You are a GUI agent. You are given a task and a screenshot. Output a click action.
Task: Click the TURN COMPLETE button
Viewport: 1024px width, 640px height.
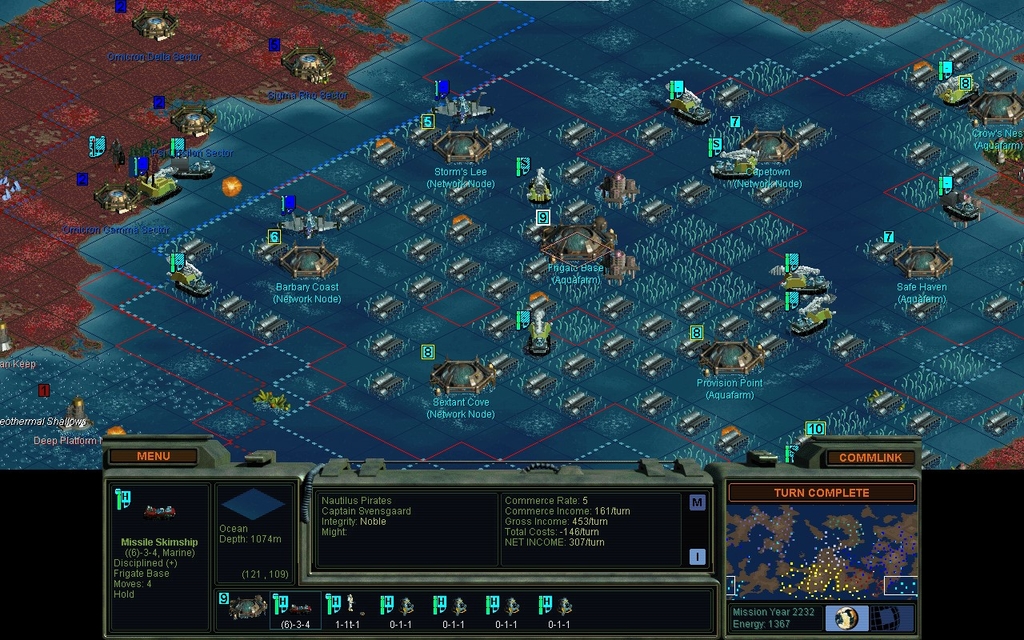pyautogui.click(x=821, y=493)
